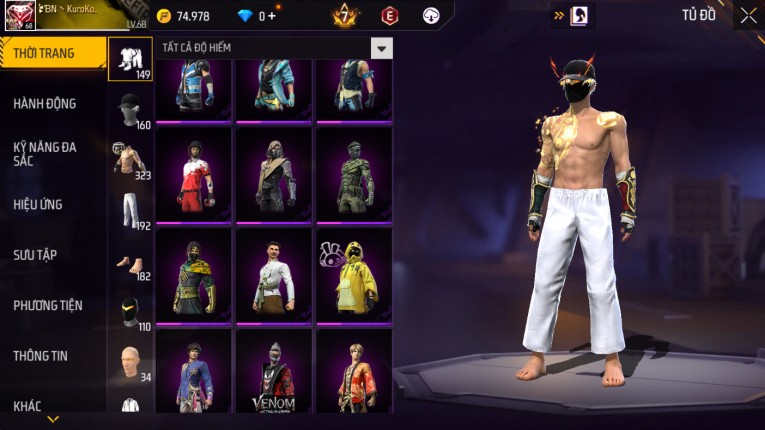765x430 pixels.
Task: Pick the red and white boxer outfit
Action: click(193, 175)
